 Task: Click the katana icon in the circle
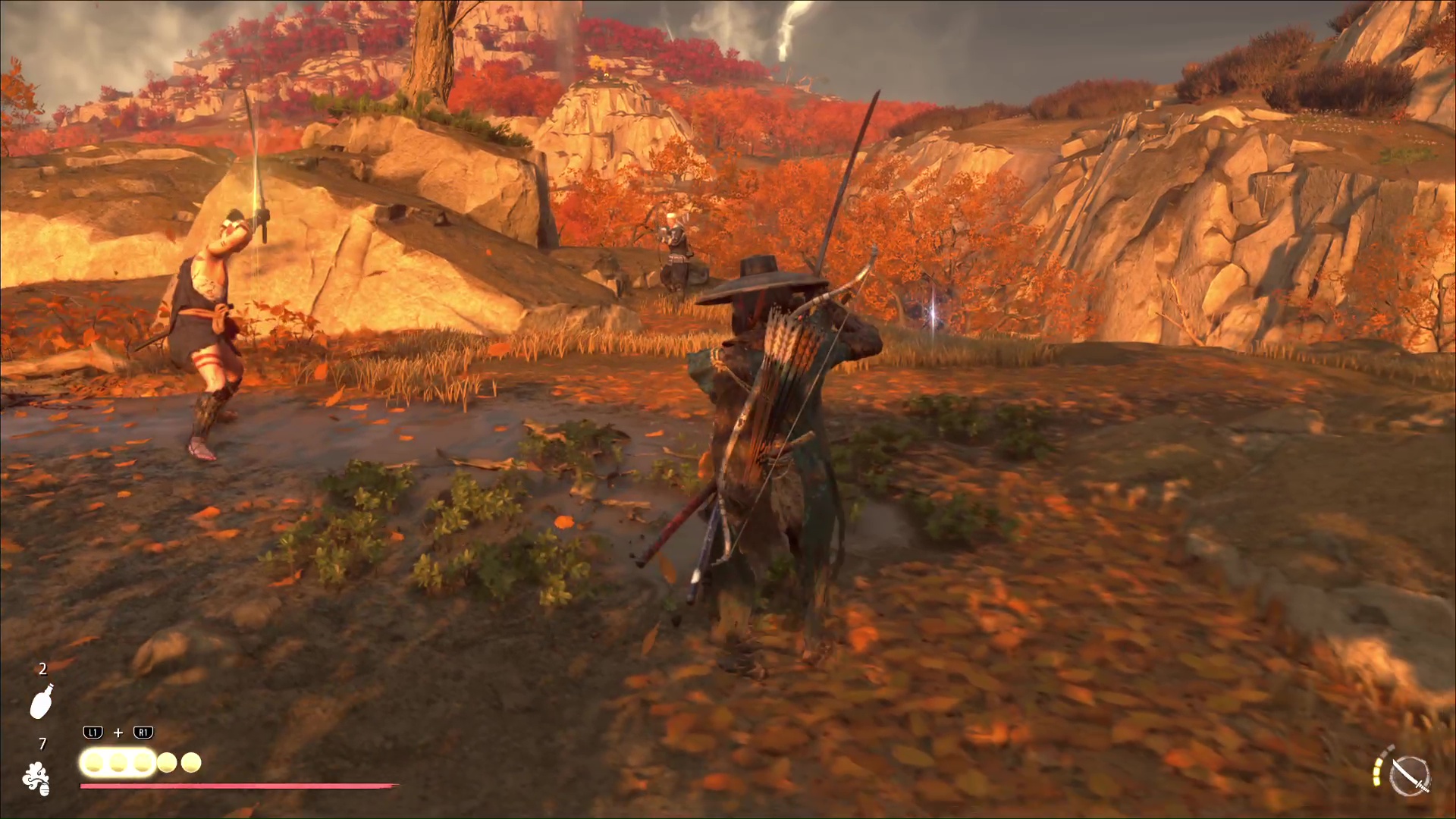click(1411, 776)
